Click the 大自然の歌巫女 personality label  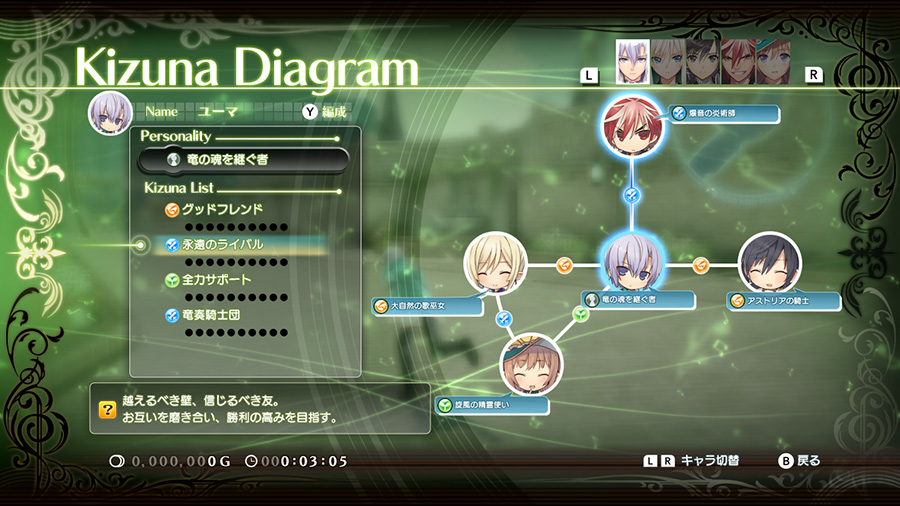[422, 306]
